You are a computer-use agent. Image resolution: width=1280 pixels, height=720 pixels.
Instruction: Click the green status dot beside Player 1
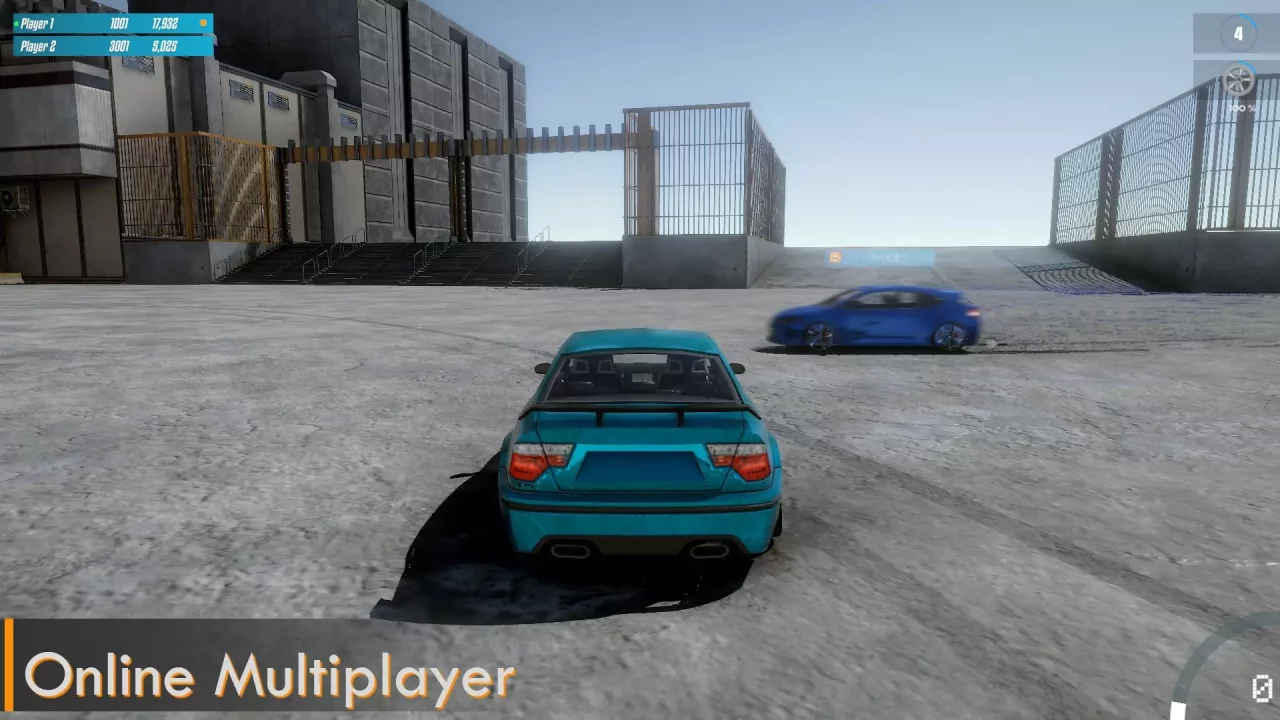pyautogui.click(x=16, y=22)
